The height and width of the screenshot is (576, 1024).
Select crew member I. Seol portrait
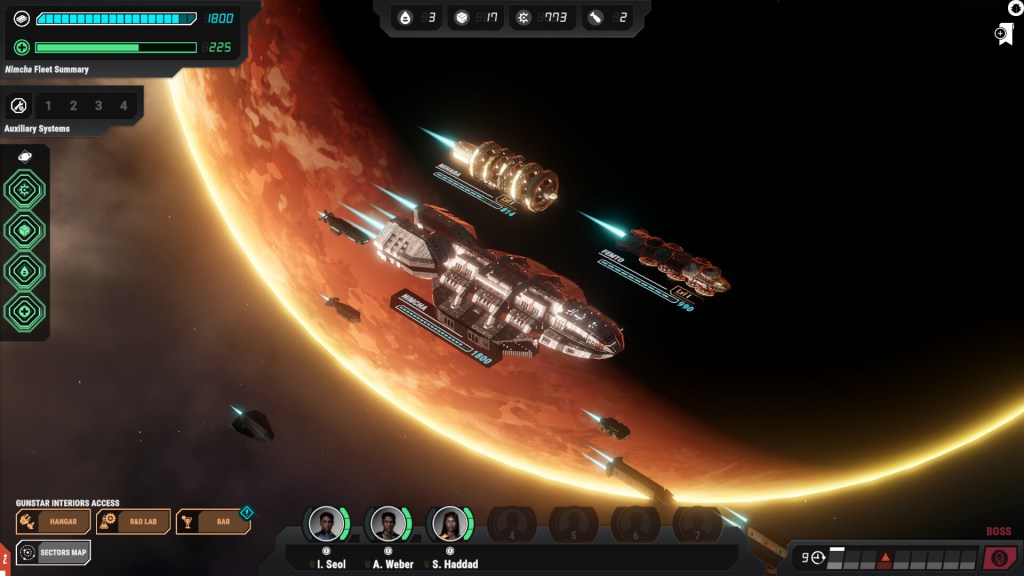coord(326,524)
